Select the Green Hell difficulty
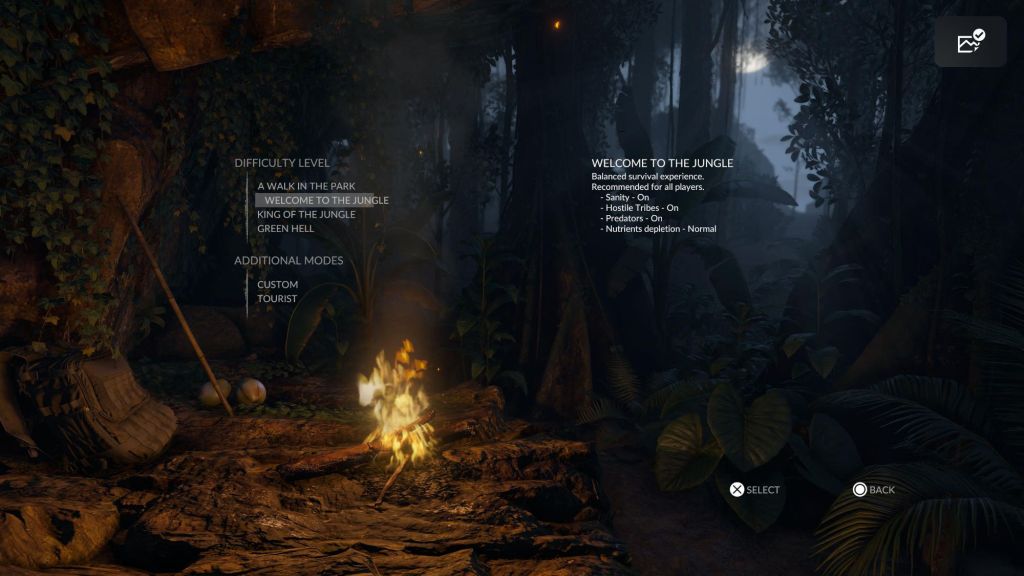1024x576 pixels. tap(285, 228)
